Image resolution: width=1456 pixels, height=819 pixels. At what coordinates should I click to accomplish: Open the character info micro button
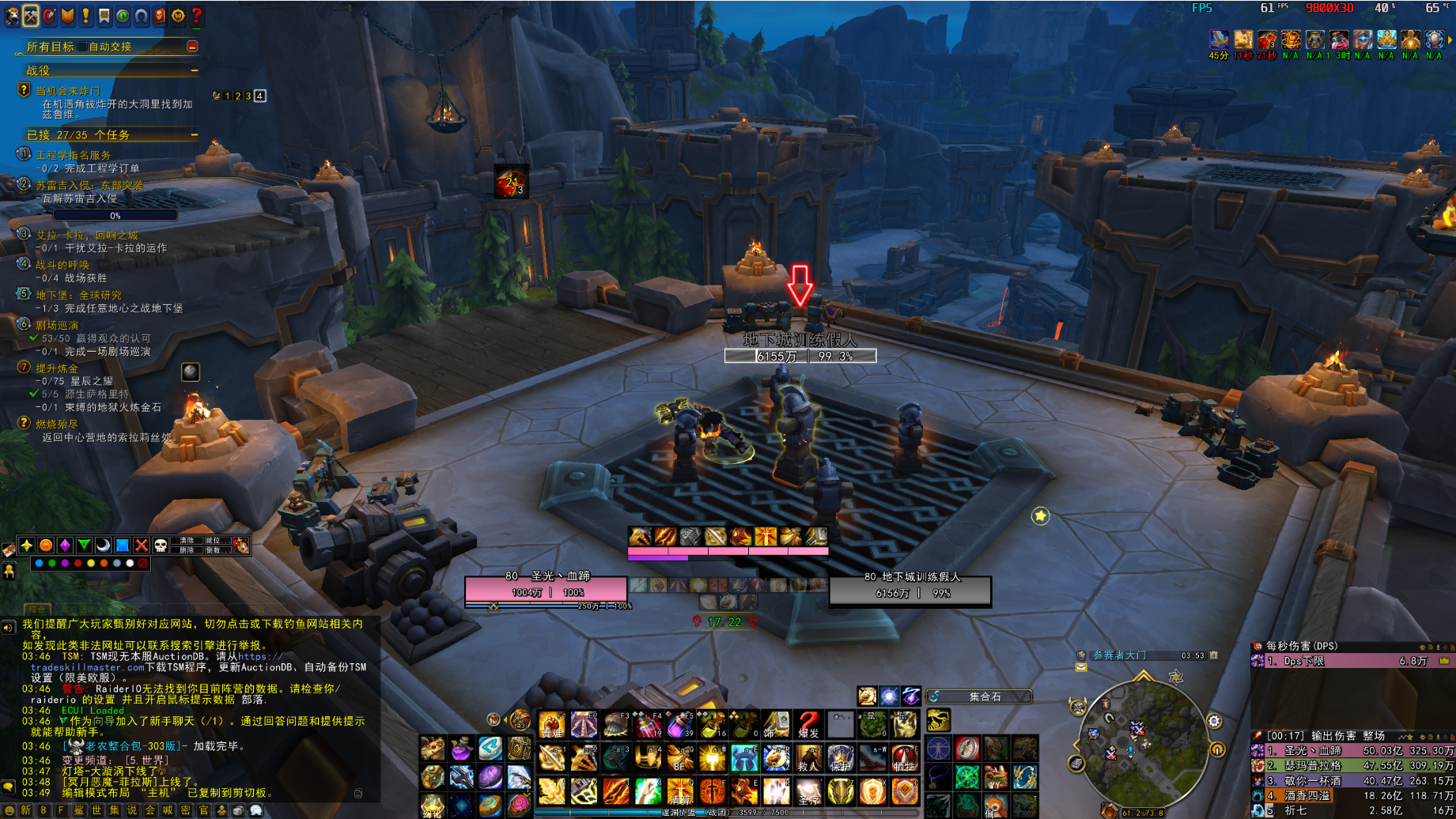12,16
